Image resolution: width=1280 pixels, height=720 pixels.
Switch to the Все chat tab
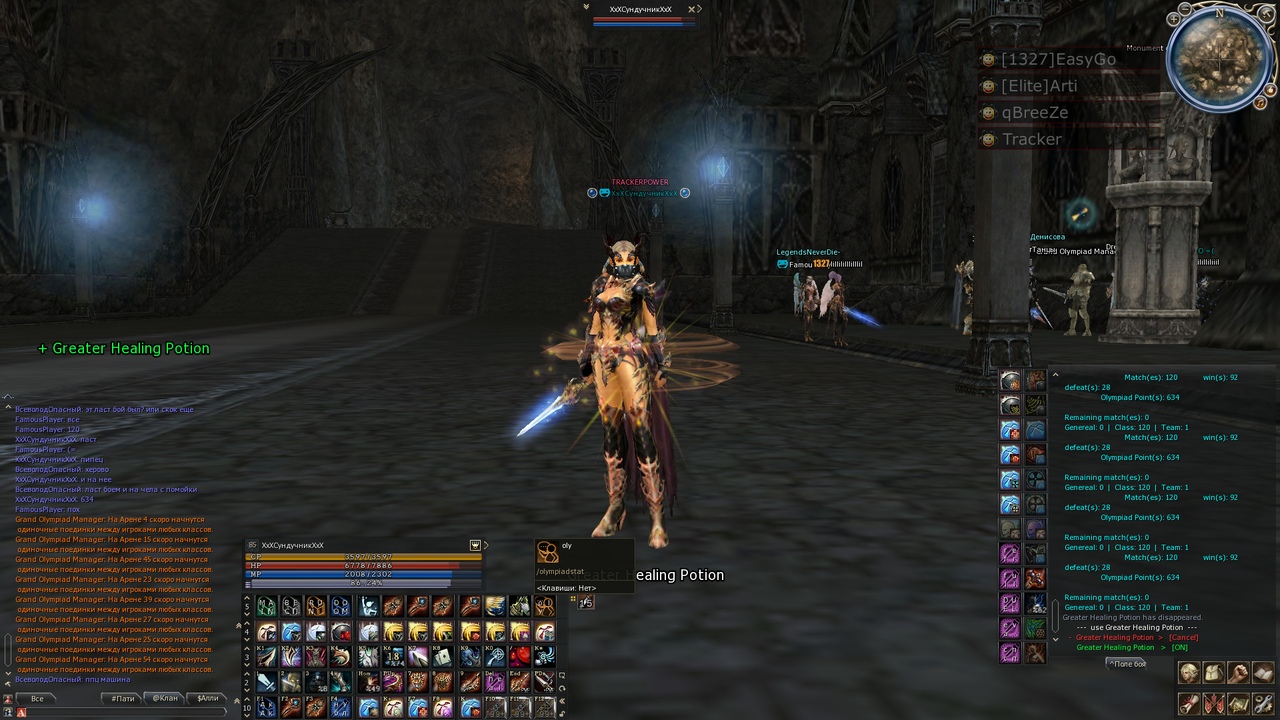37,698
